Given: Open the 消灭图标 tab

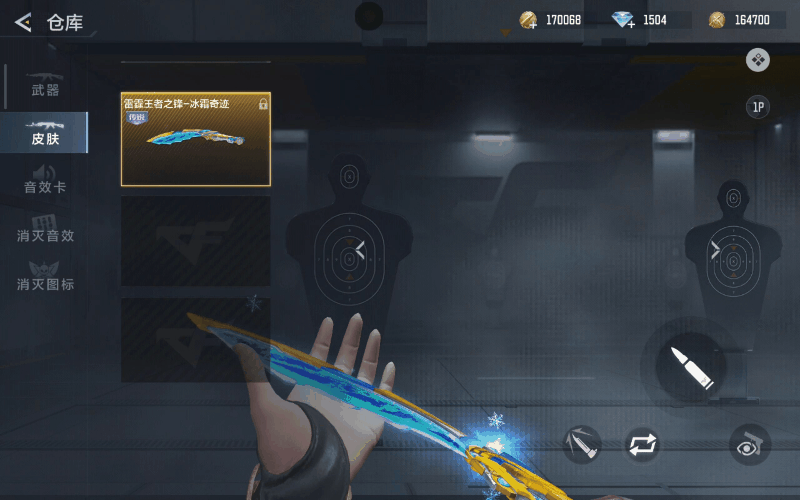Looking at the screenshot, I should [x=45, y=277].
